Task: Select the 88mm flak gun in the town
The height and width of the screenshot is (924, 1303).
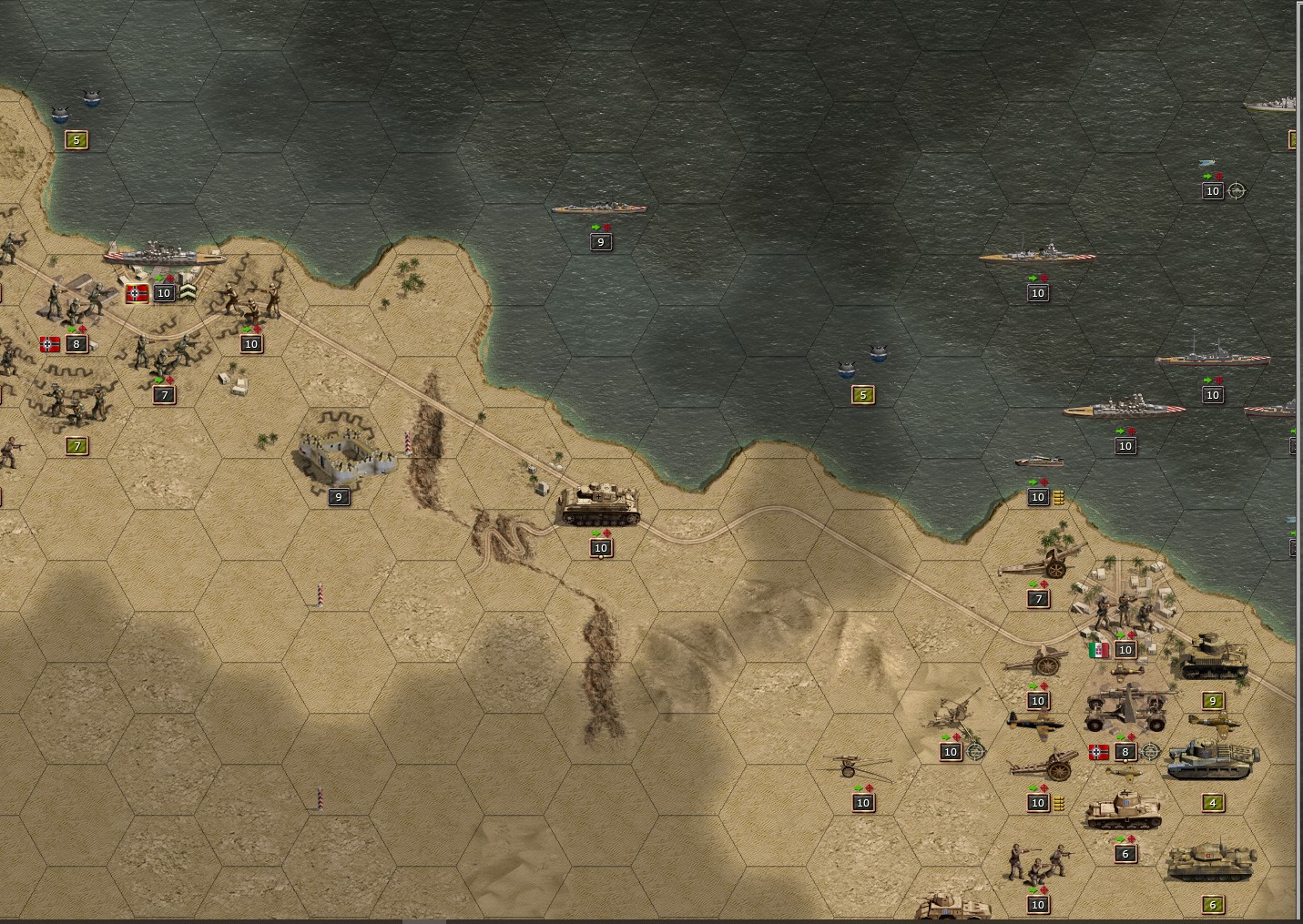Action: coord(1125,706)
